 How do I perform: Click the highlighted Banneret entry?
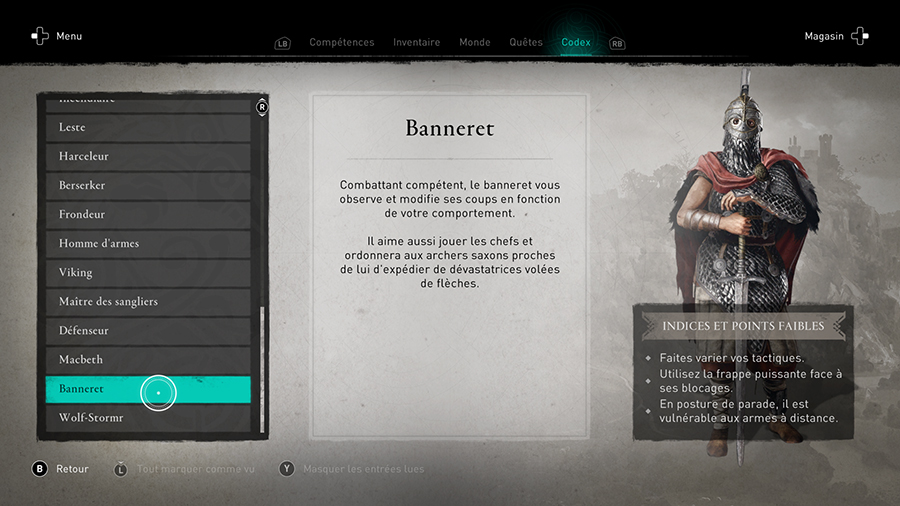pos(148,389)
